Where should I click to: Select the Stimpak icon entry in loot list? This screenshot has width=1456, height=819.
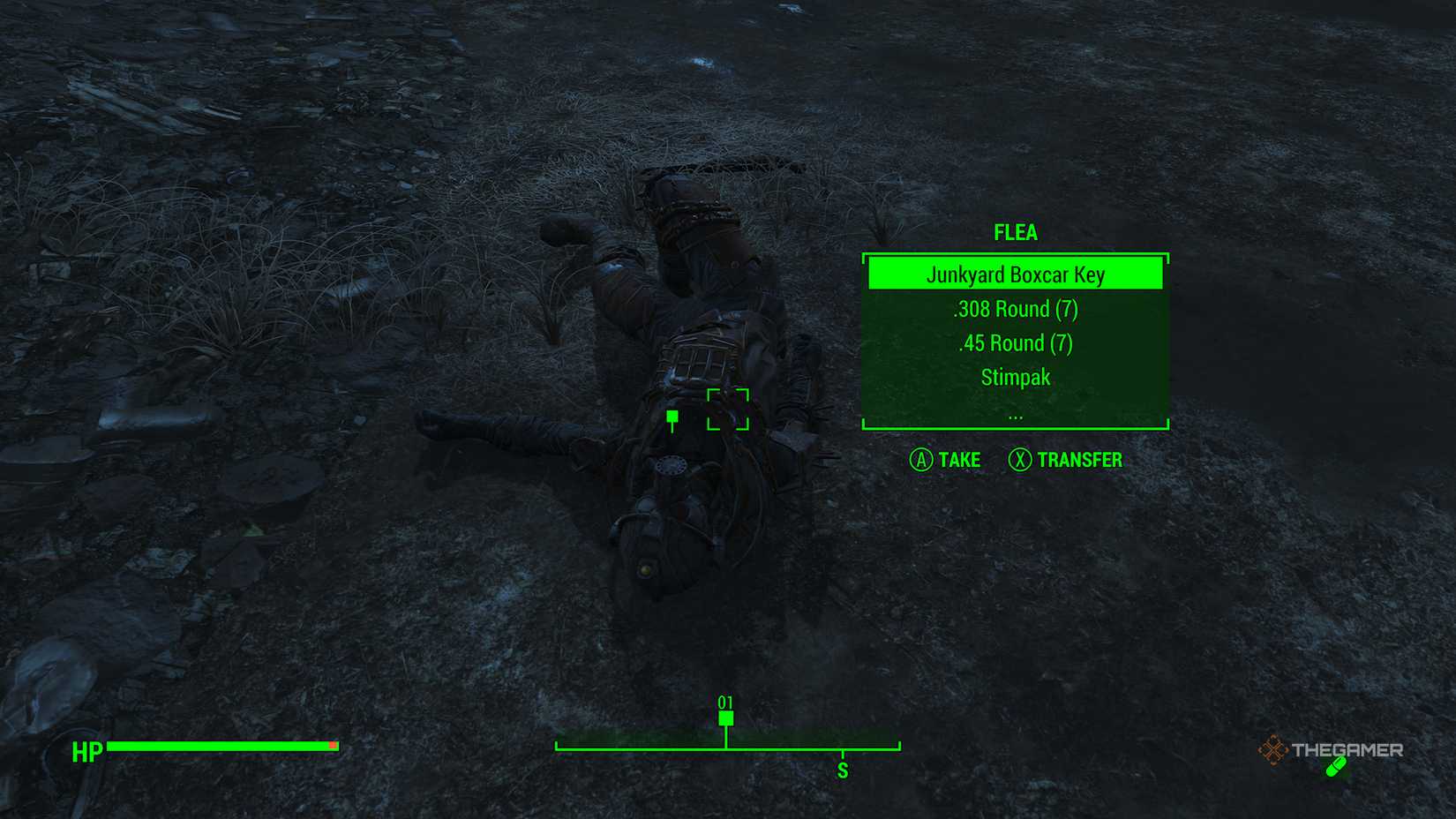tap(1016, 377)
